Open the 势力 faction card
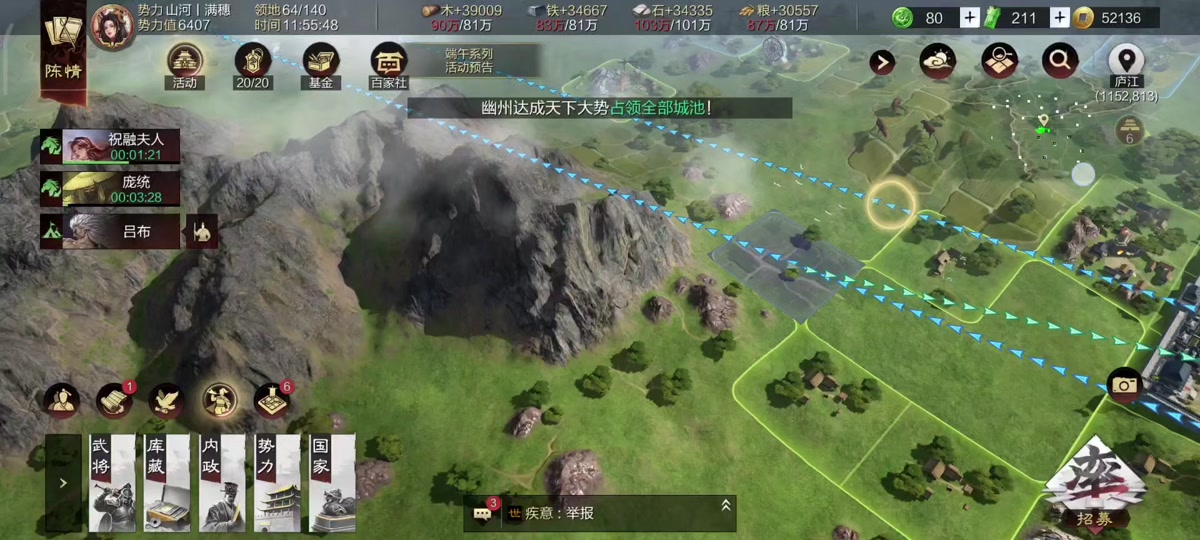The width and height of the screenshot is (1200, 540). 276,482
